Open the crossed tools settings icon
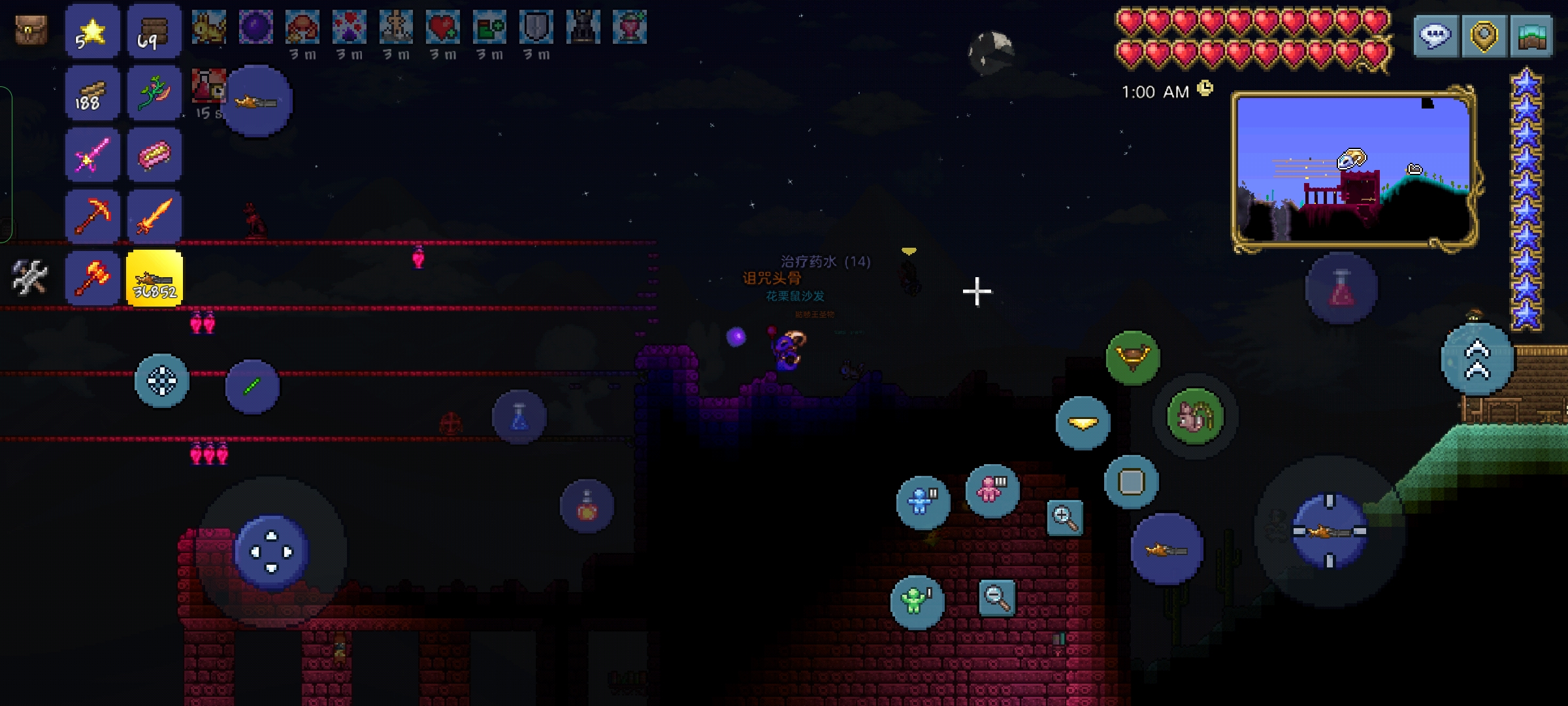The image size is (1568, 706). click(29, 277)
